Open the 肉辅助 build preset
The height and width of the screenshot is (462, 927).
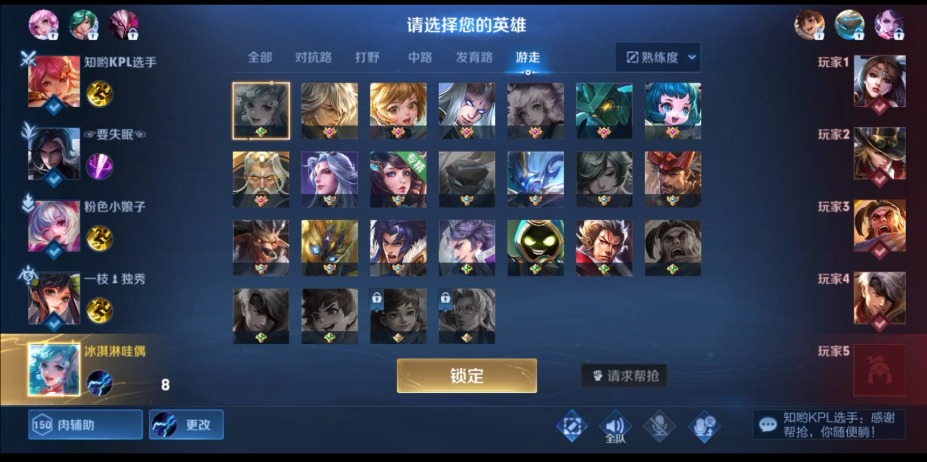coord(85,425)
